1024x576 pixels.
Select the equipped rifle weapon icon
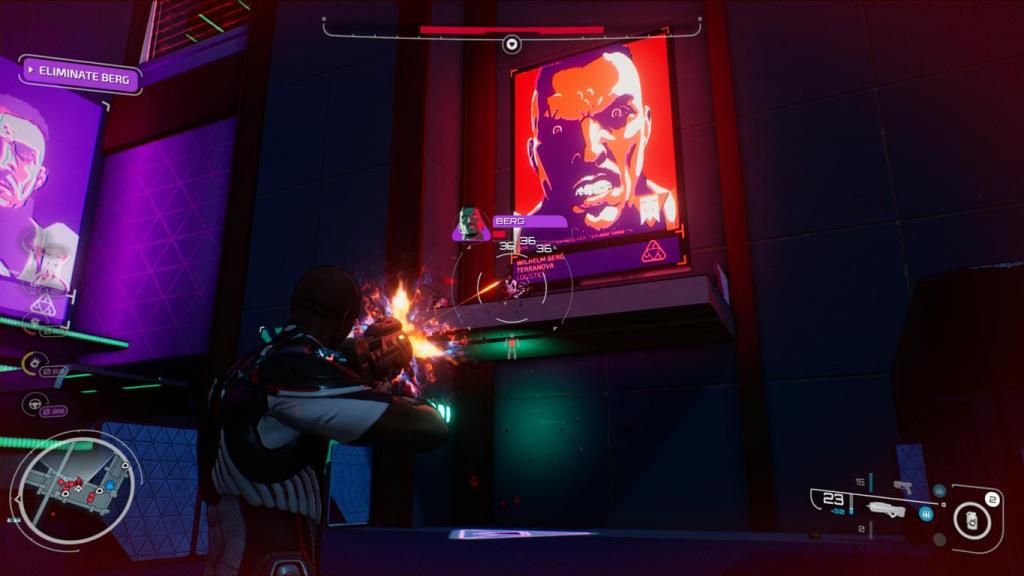(x=886, y=509)
